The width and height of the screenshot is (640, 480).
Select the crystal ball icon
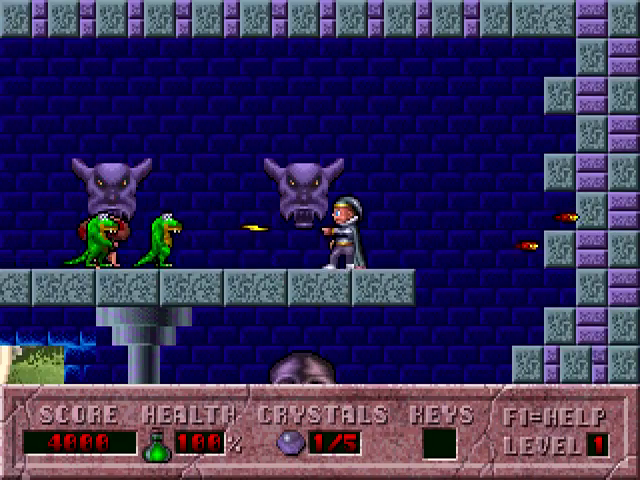pos(289,443)
